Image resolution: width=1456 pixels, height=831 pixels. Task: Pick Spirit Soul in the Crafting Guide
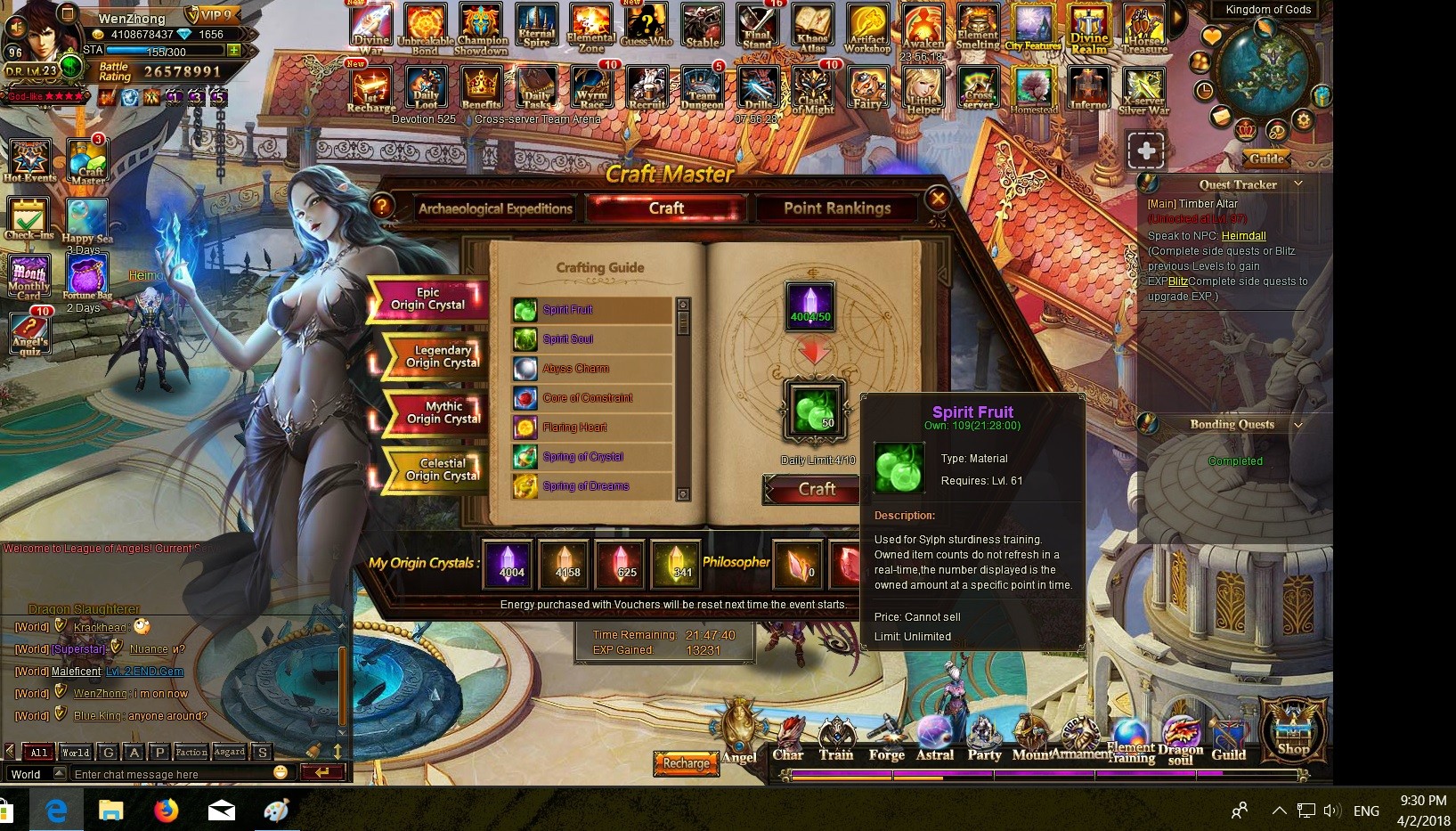(x=568, y=339)
